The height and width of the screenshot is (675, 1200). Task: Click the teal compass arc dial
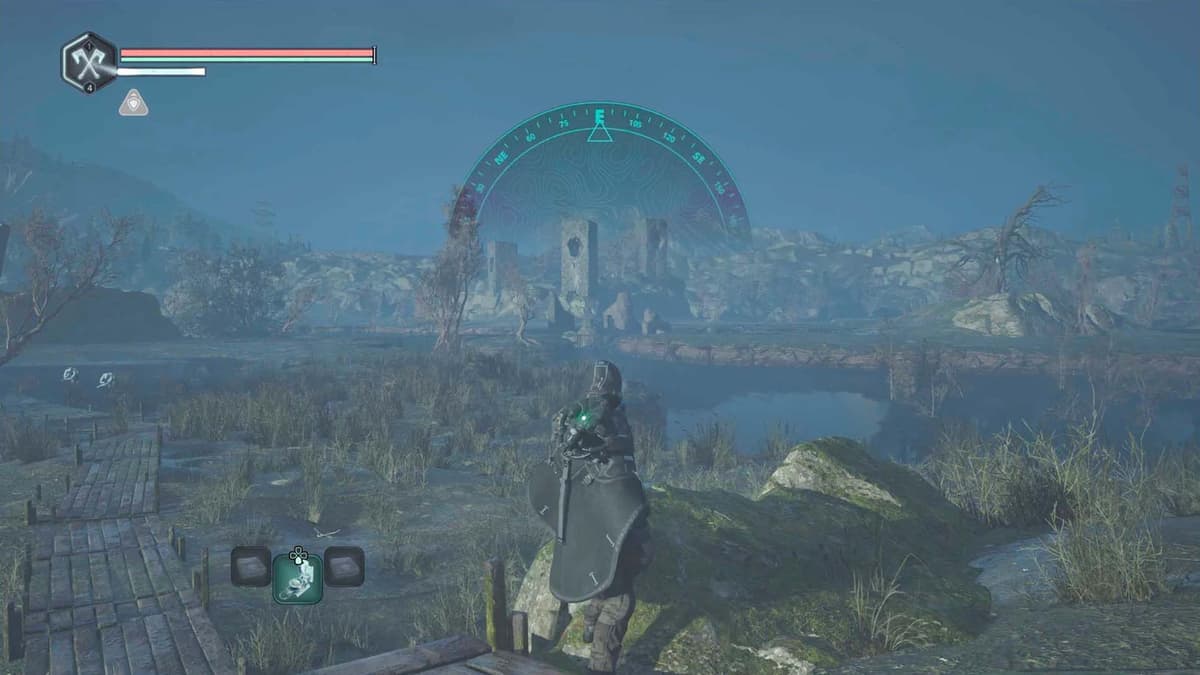click(600, 160)
